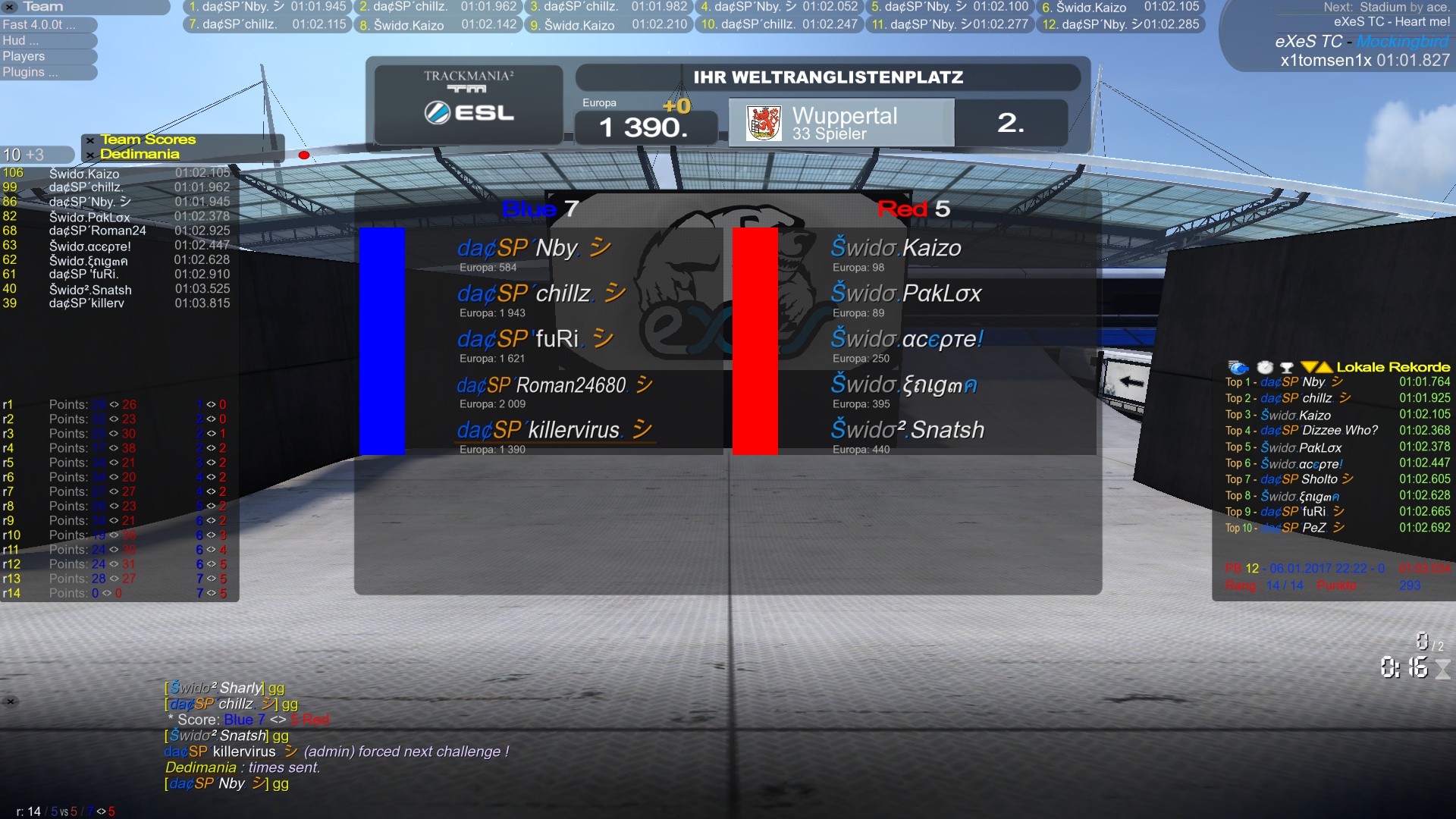The image size is (1456, 819).
Task: Click the stopwatch icon in Lokale Rekorde header
Action: point(1265,367)
